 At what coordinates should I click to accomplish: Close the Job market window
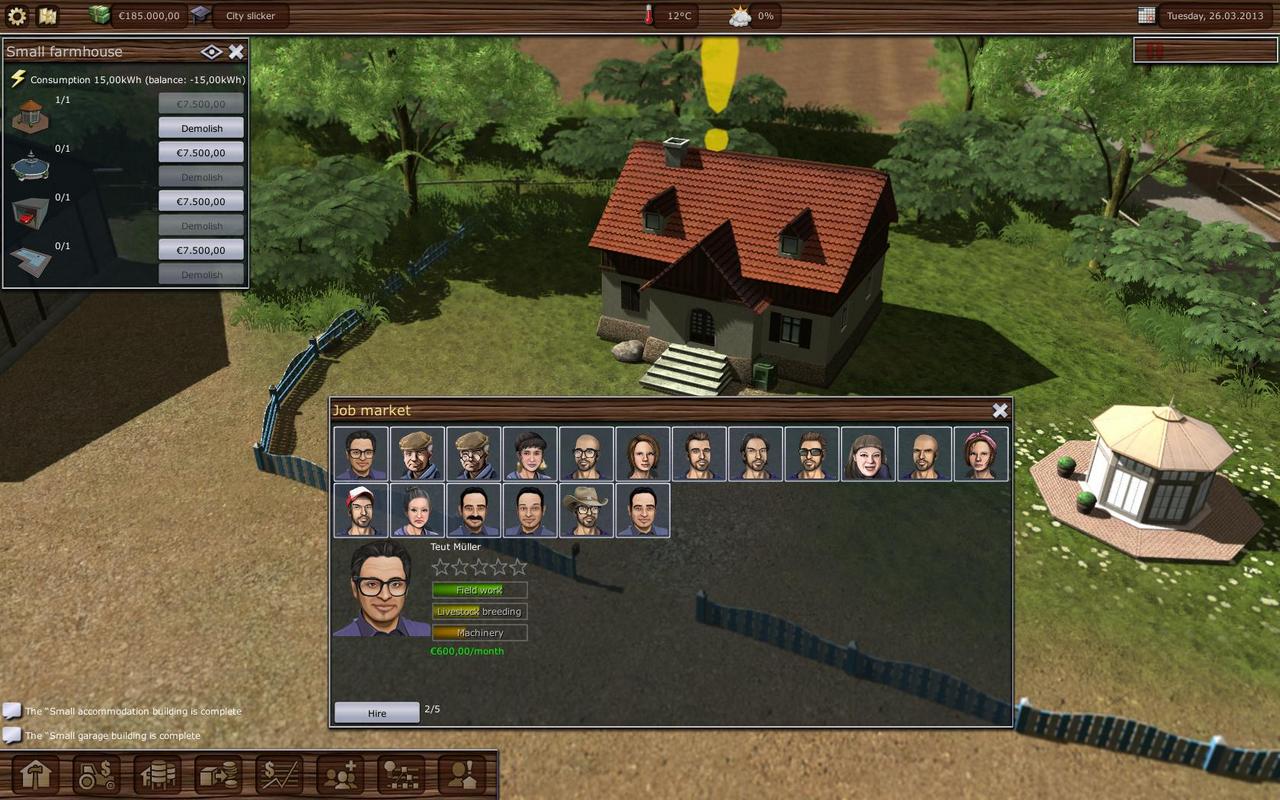tap(1000, 410)
